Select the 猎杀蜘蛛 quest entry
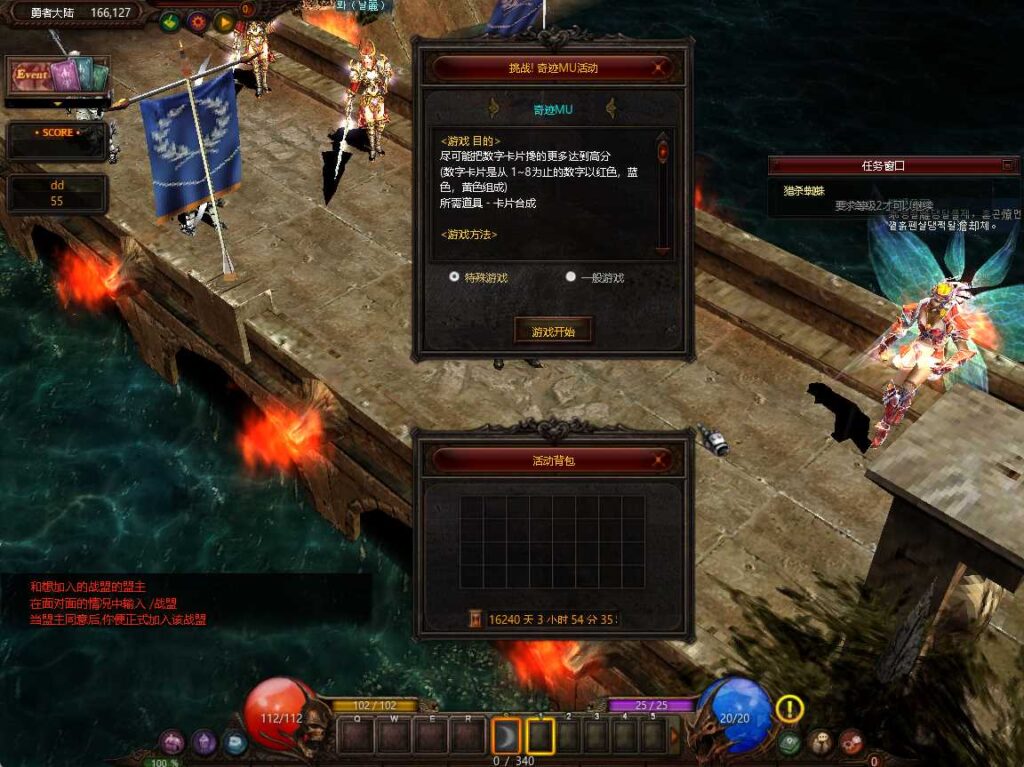 [x=804, y=191]
